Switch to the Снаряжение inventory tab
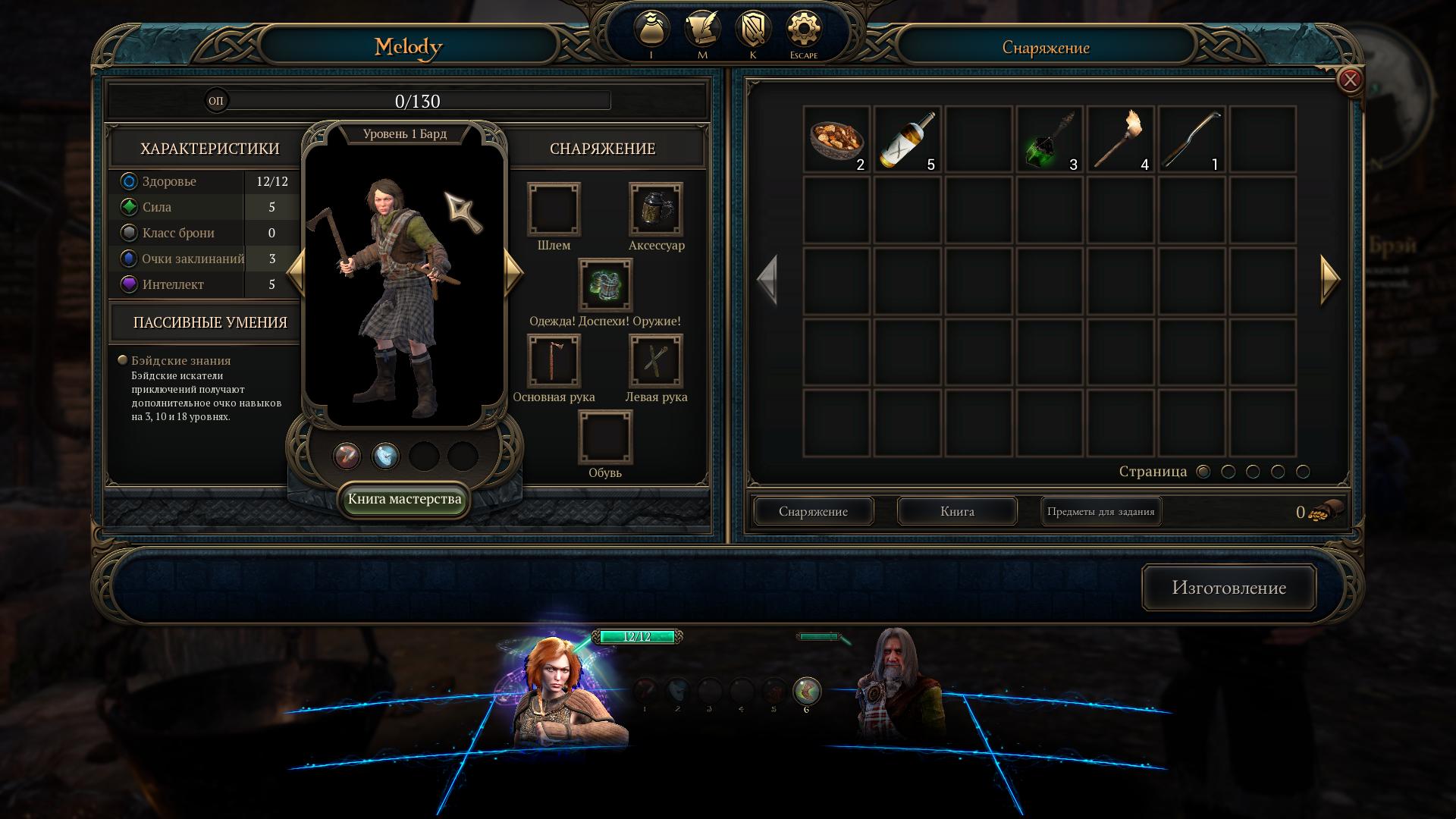 813,512
